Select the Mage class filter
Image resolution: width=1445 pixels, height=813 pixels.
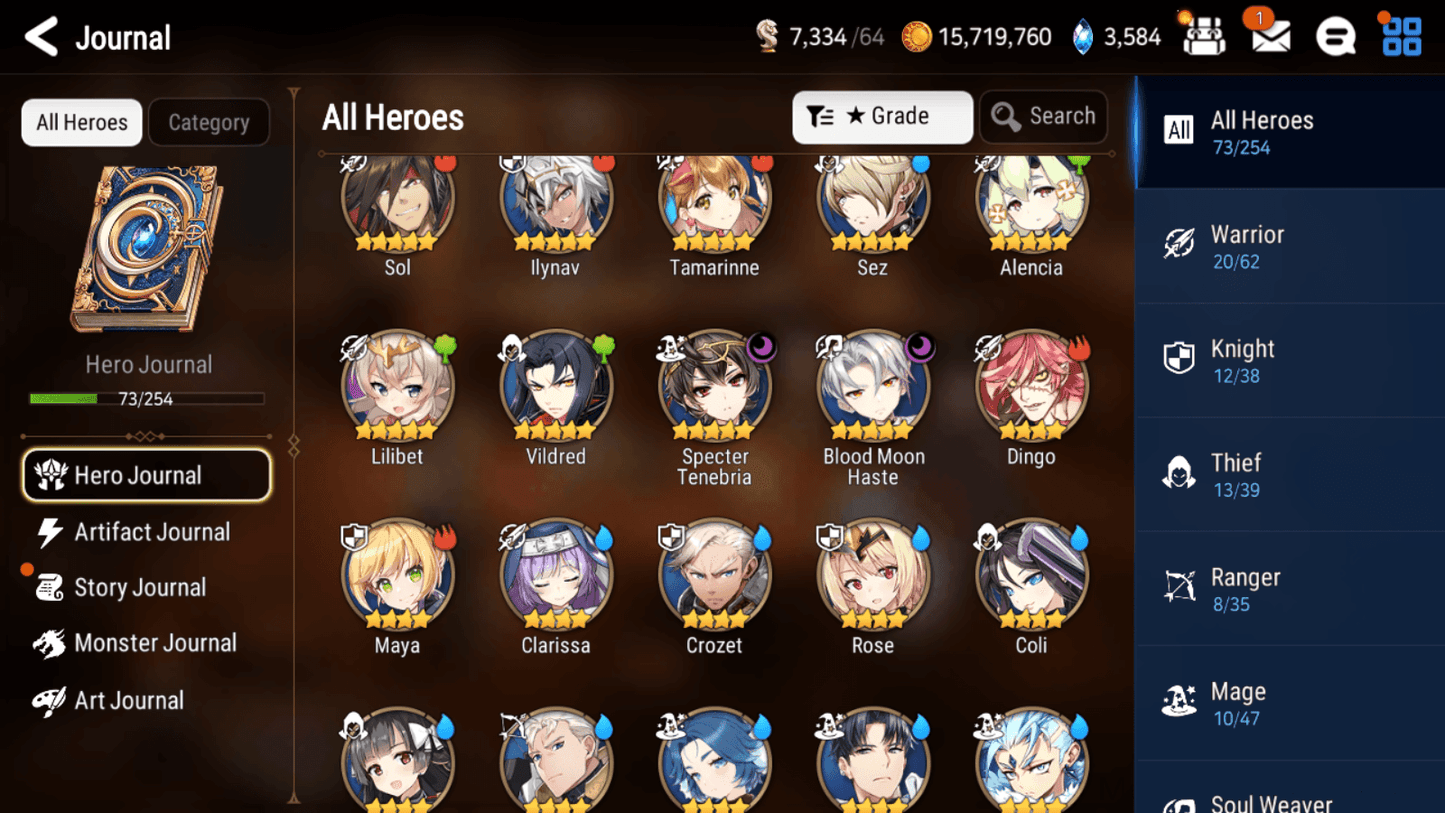click(1290, 703)
